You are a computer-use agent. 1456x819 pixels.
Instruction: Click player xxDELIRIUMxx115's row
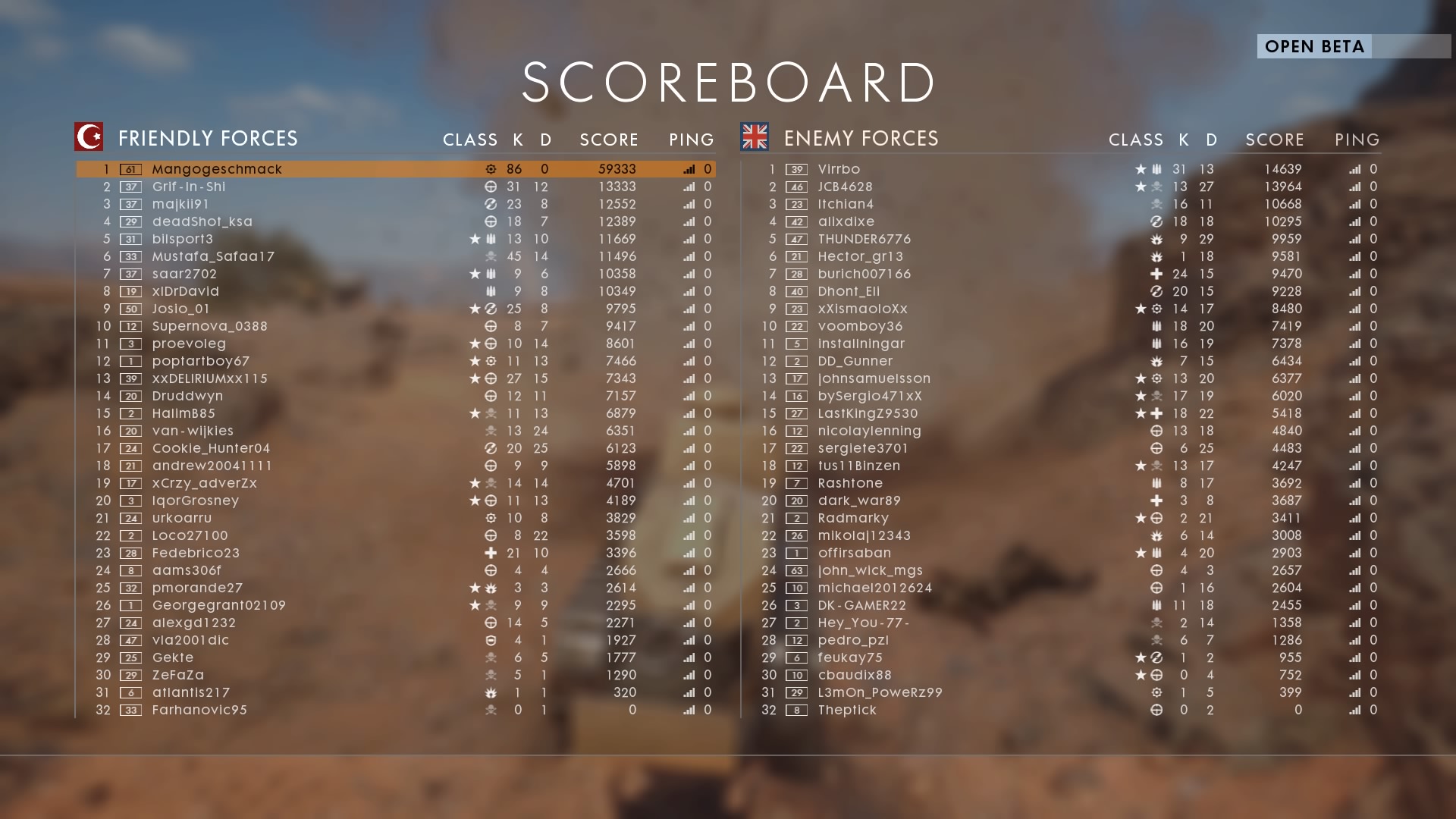210,378
